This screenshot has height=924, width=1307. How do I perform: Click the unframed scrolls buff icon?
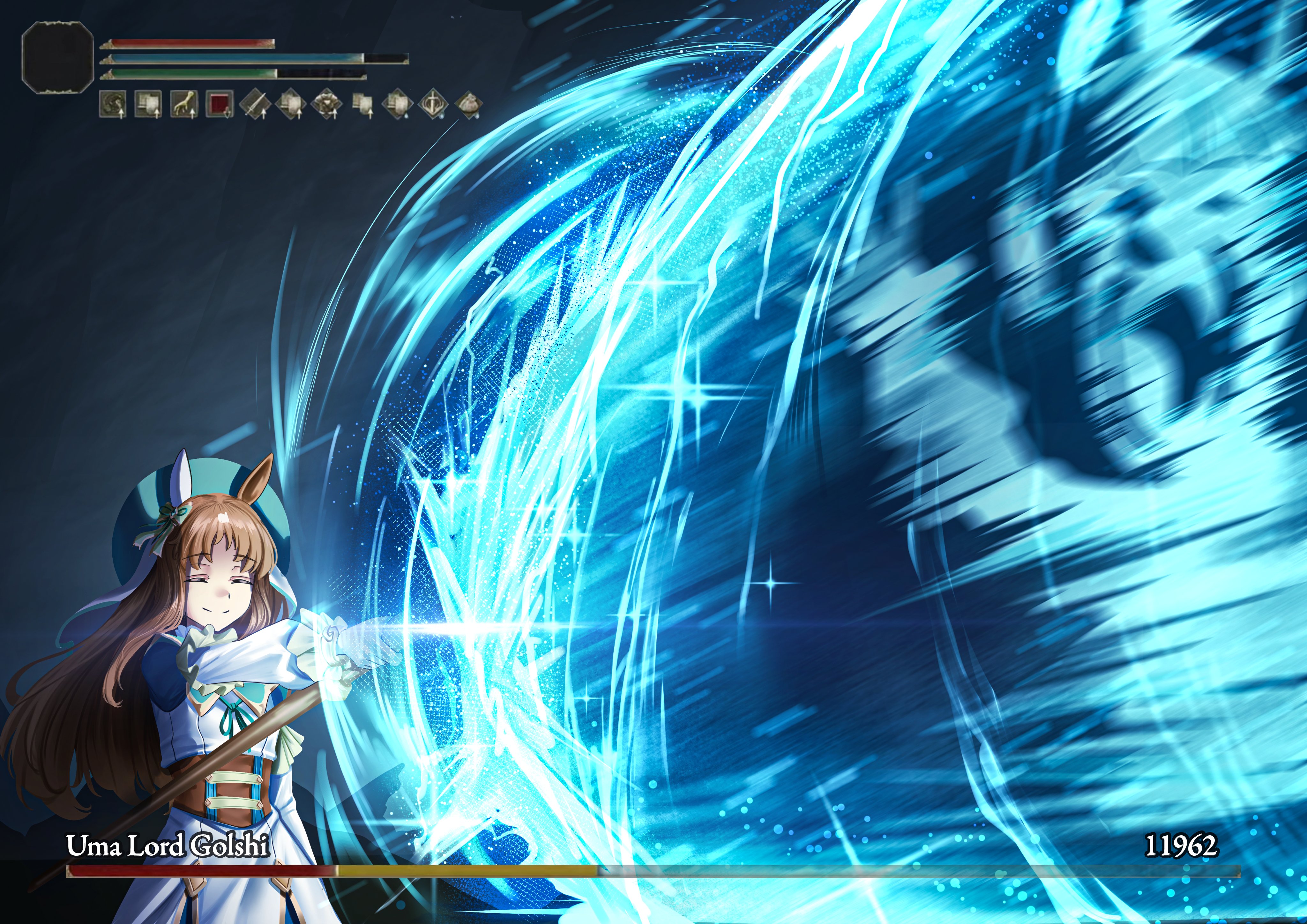coord(362,104)
